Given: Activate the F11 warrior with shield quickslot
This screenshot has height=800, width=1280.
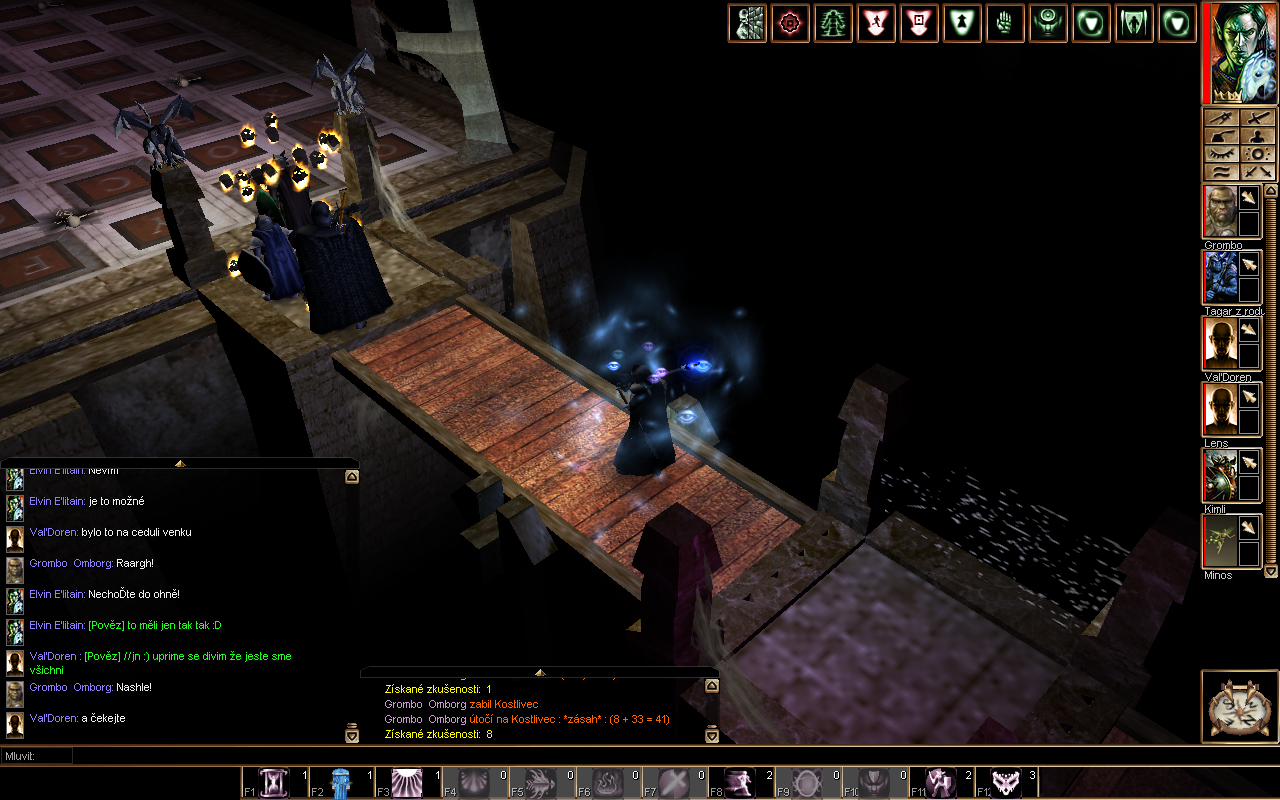Looking at the screenshot, I should point(940,783).
